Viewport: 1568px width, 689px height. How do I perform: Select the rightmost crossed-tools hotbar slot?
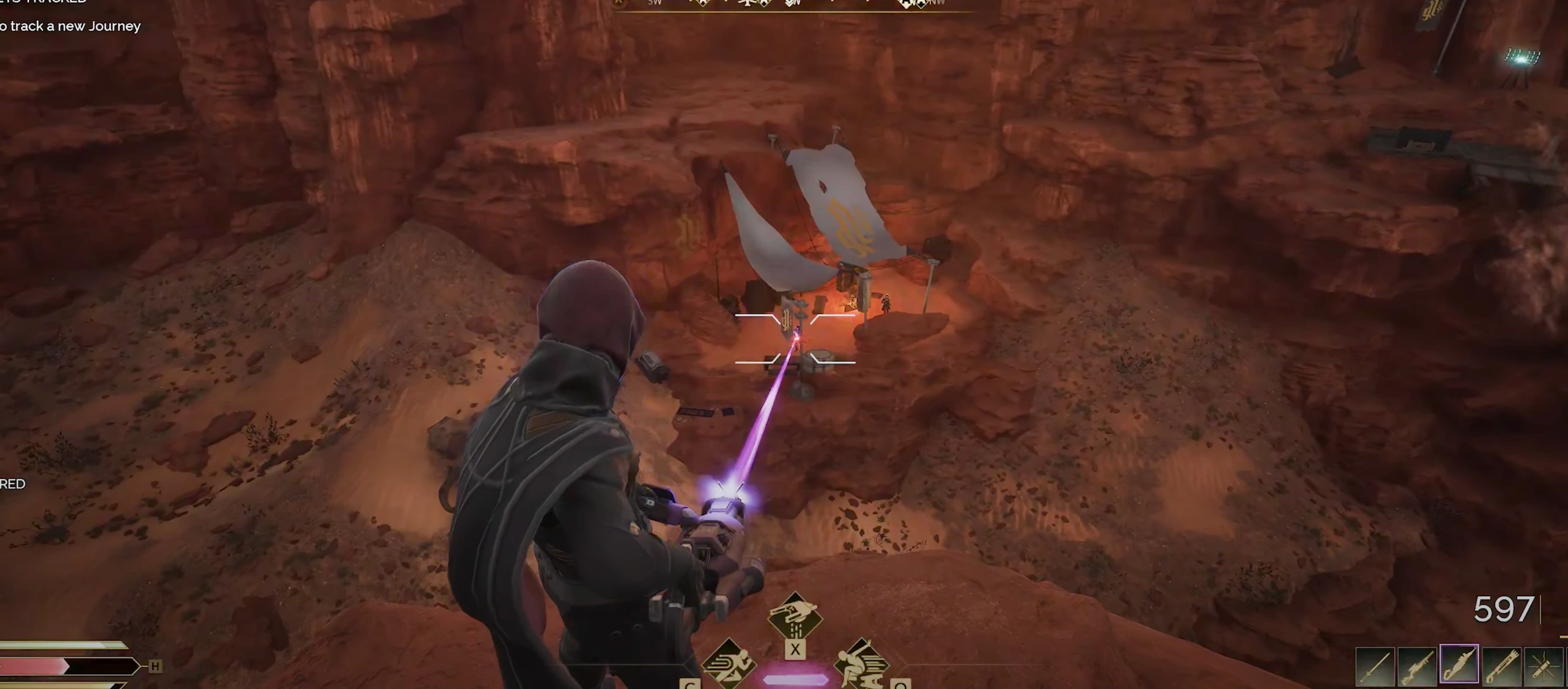tap(1543, 665)
